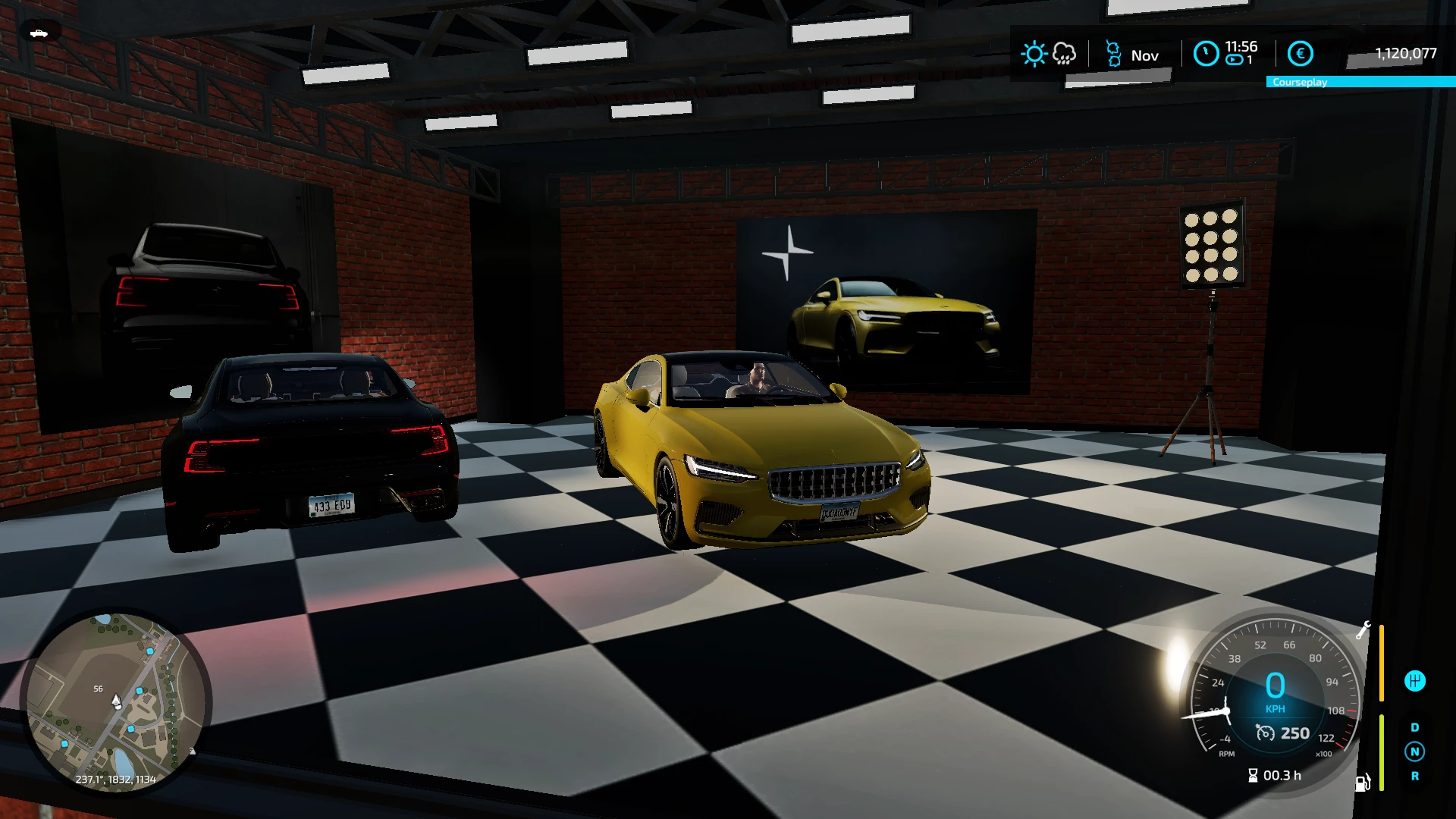
Task: Select the sun weather icon
Action: (1034, 53)
